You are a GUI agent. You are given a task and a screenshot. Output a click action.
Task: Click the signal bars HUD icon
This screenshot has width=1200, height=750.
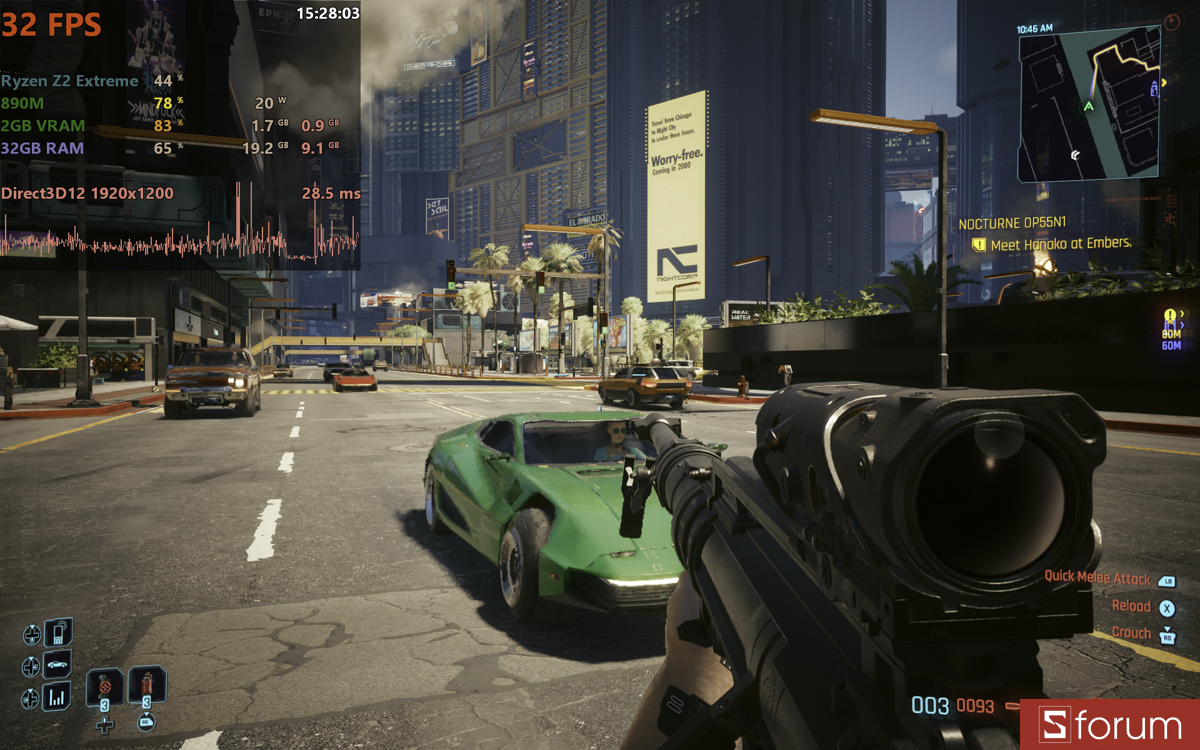[x=58, y=697]
